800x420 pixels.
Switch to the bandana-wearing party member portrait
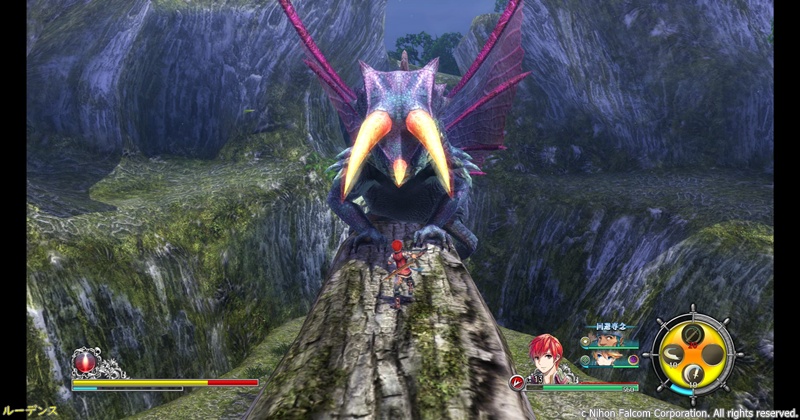point(611,341)
